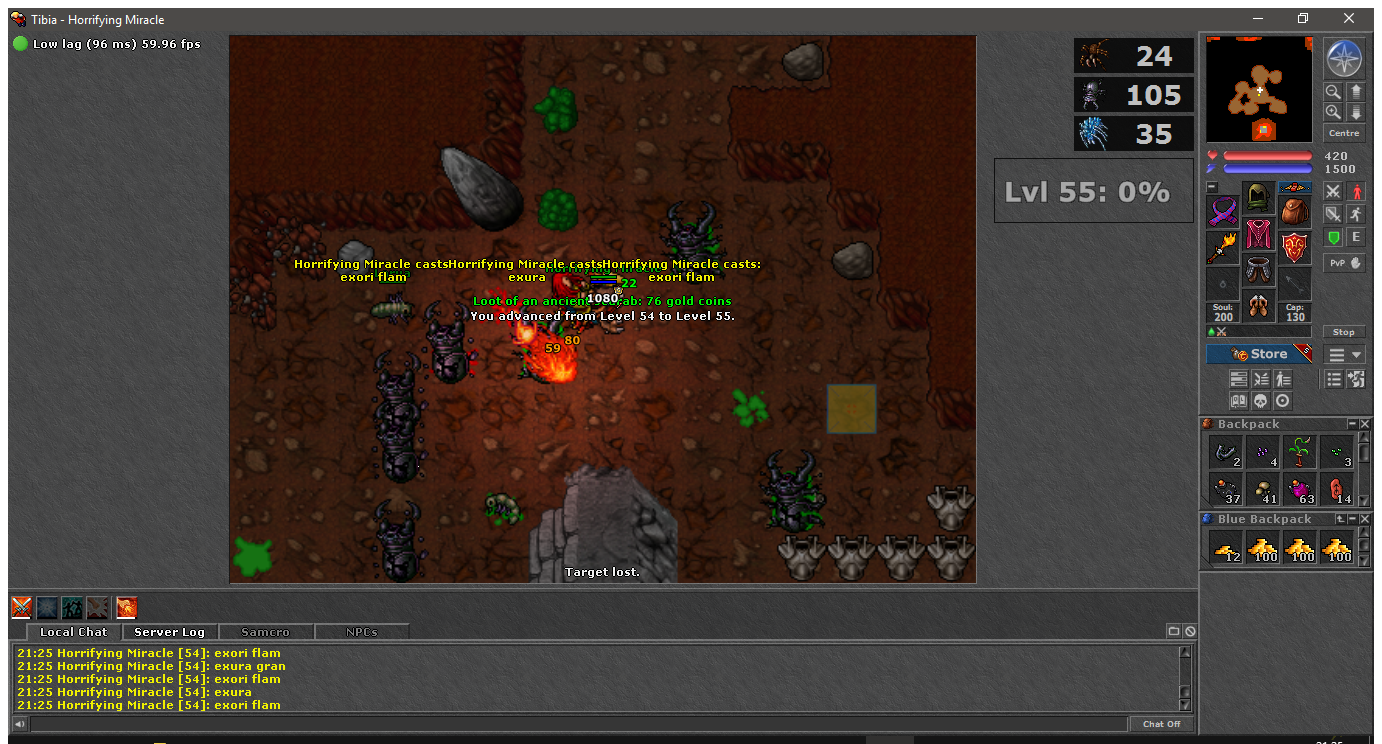The height and width of the screenshot is (744, 1382).
Task: Select the pink mana potion stack
Action: 1301,490
